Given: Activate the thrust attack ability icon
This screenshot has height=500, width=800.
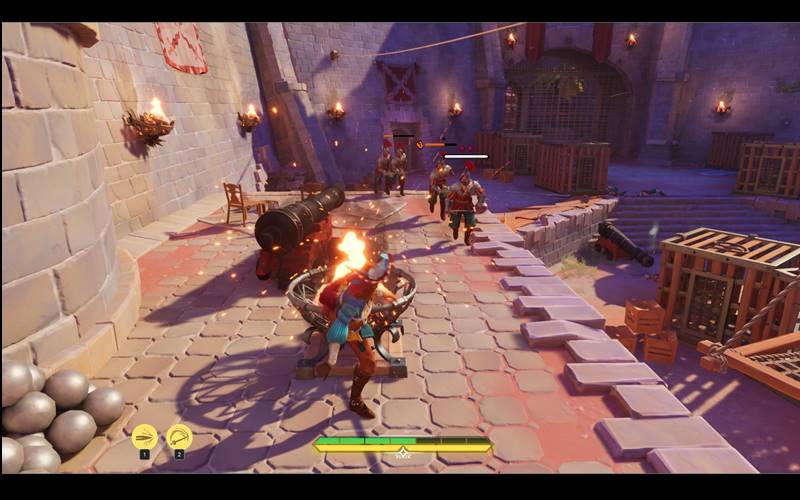Looking at the screenshot, I should click(144, 437).
